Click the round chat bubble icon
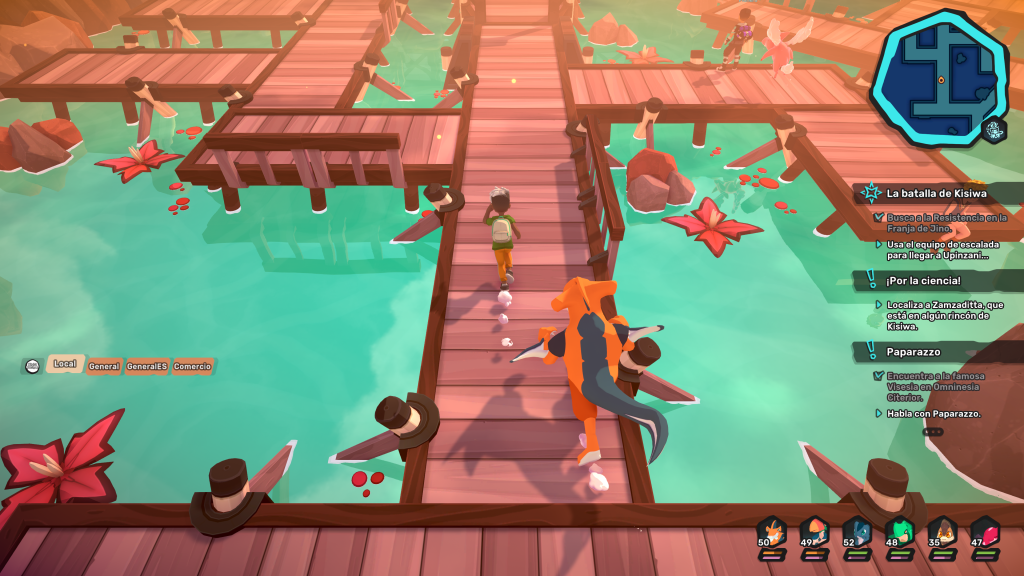 pos(33,367)
